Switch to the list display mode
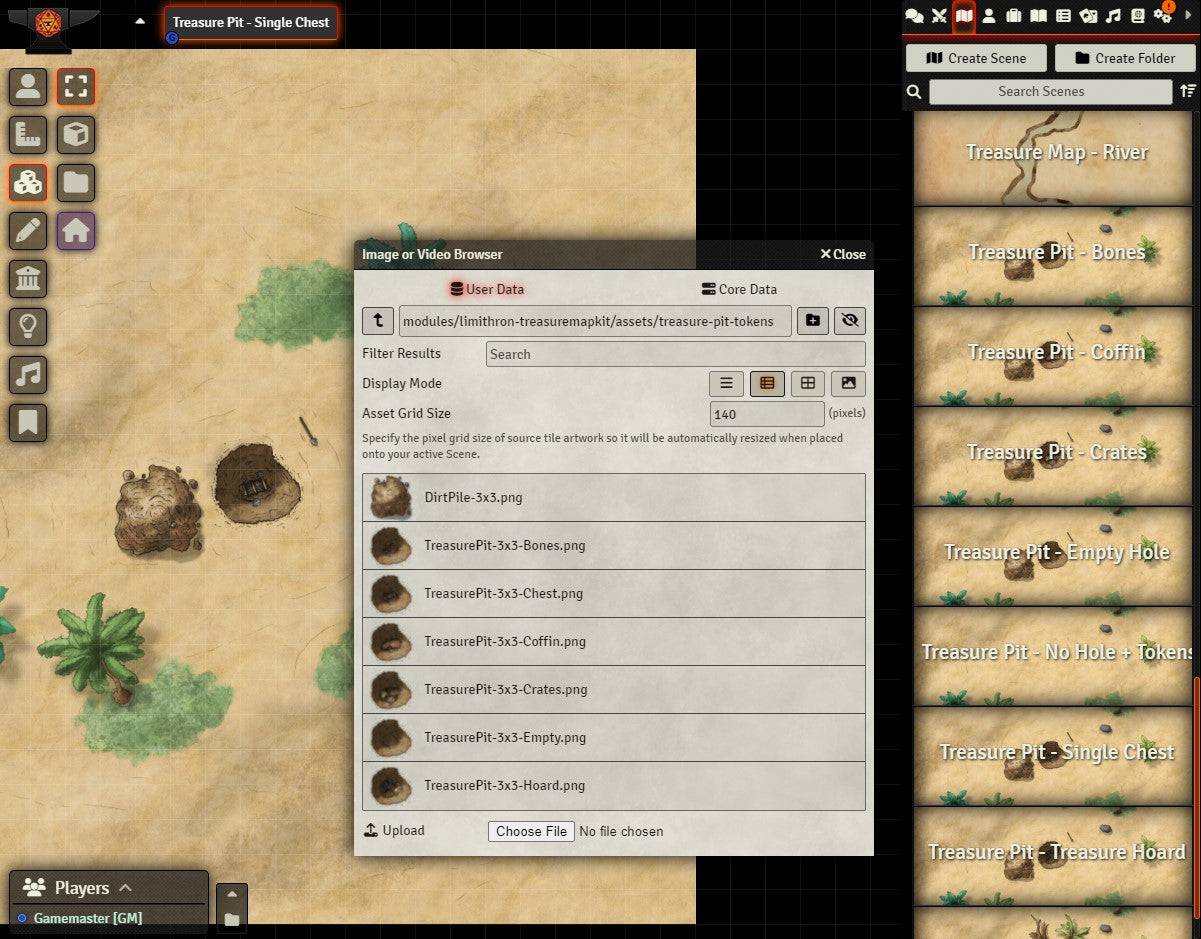Screen dimensions: 1201x939 727,383
